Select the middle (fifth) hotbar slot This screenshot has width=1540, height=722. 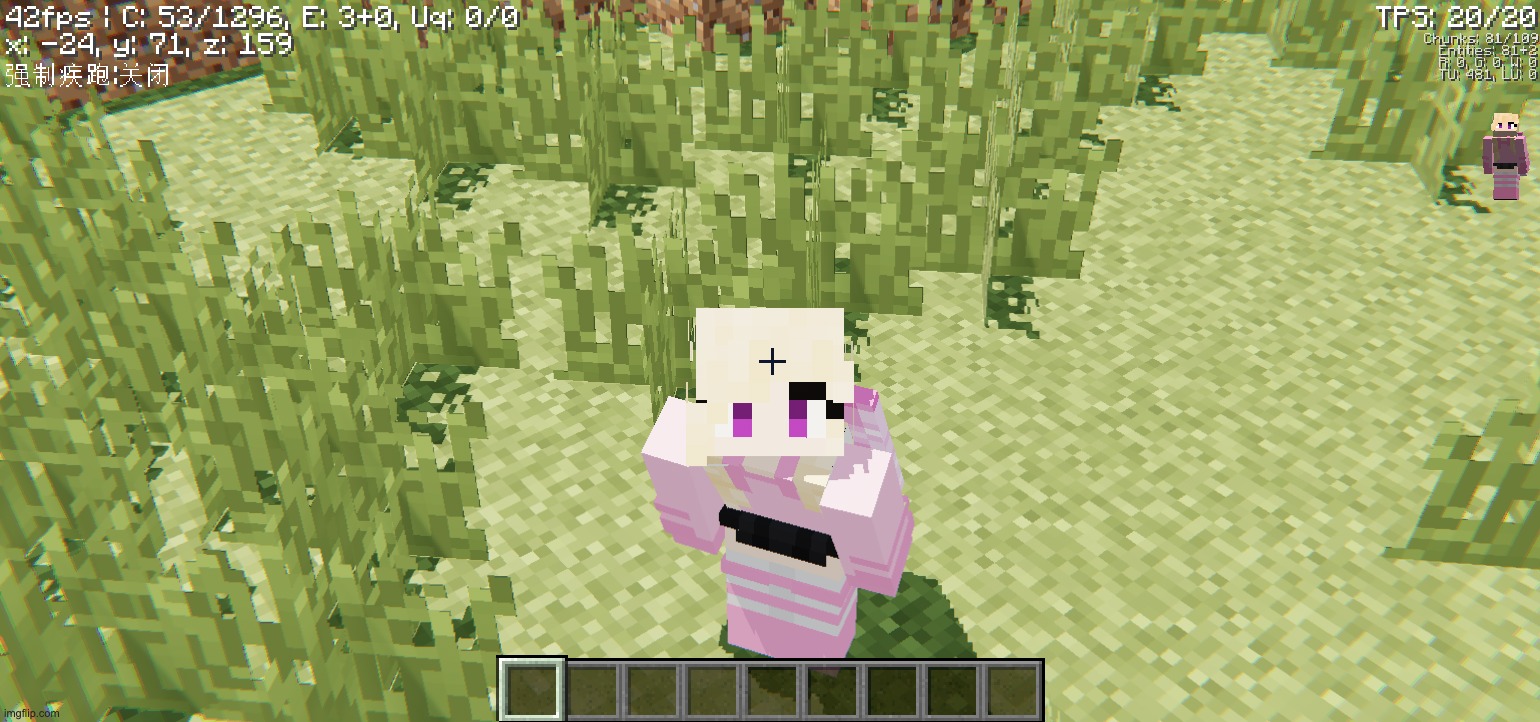point(771,688)
